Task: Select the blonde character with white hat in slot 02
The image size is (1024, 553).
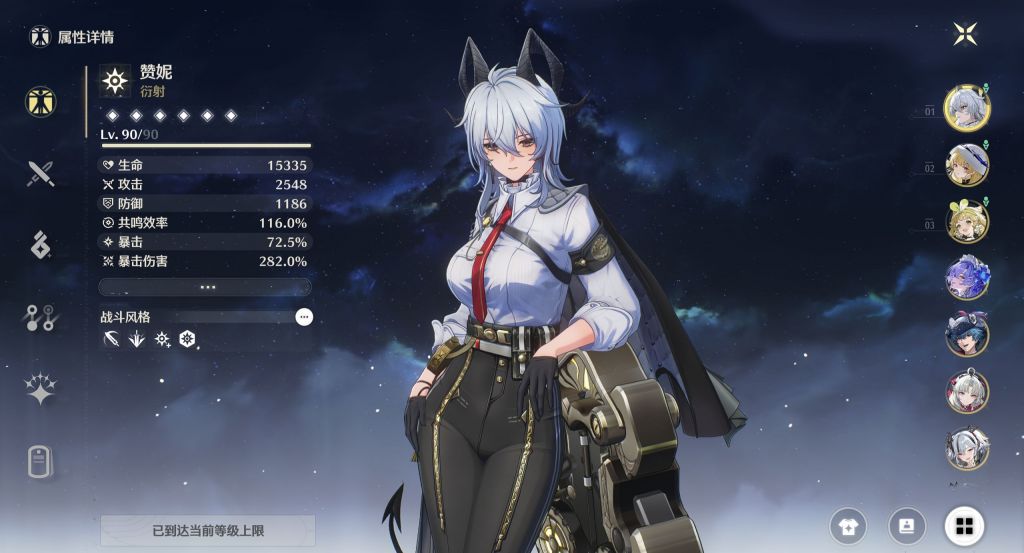Action: (x=967, y=164)
